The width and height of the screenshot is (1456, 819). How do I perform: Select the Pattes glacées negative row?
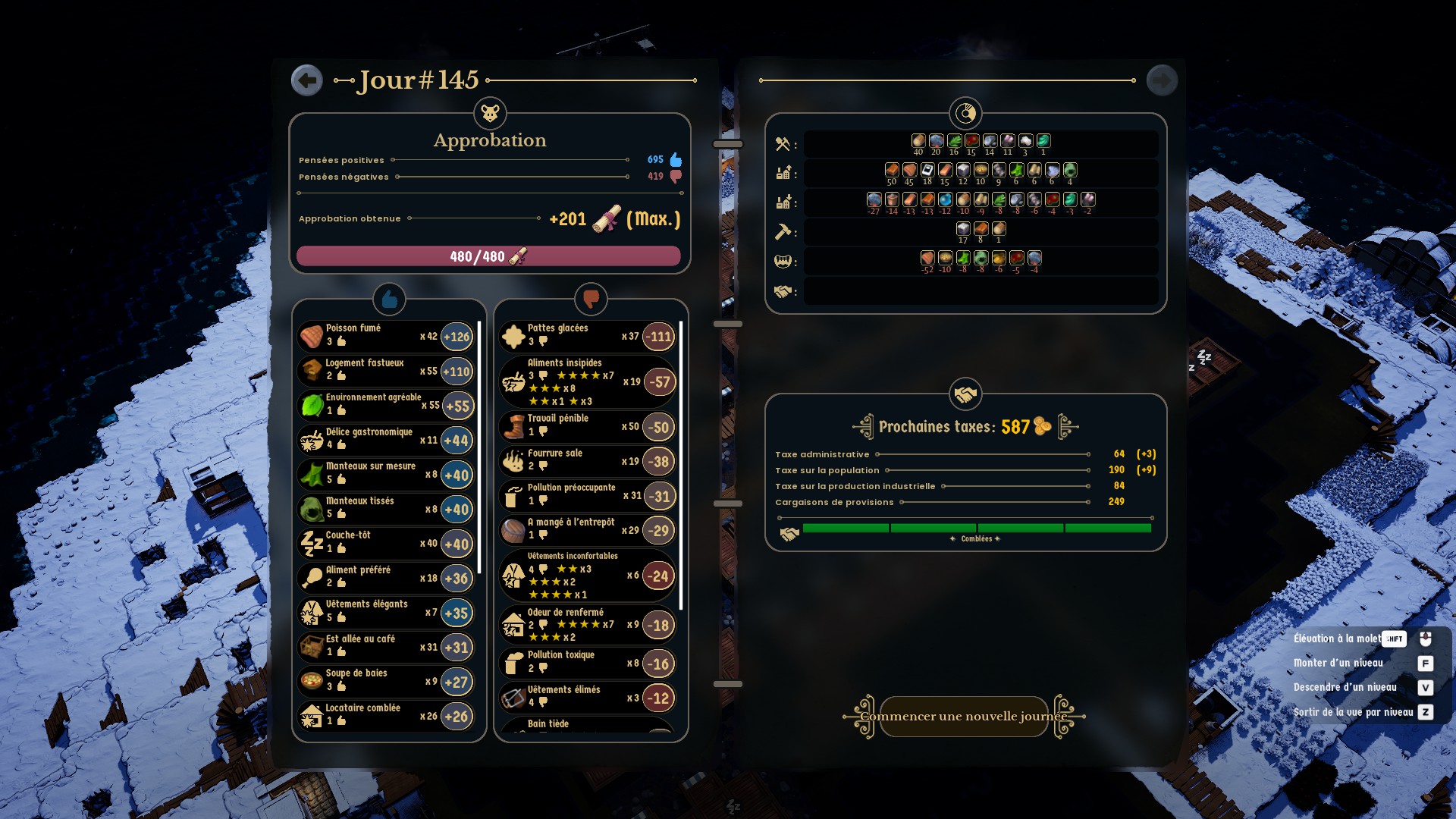pyautogui.click(x=587, y=336)
